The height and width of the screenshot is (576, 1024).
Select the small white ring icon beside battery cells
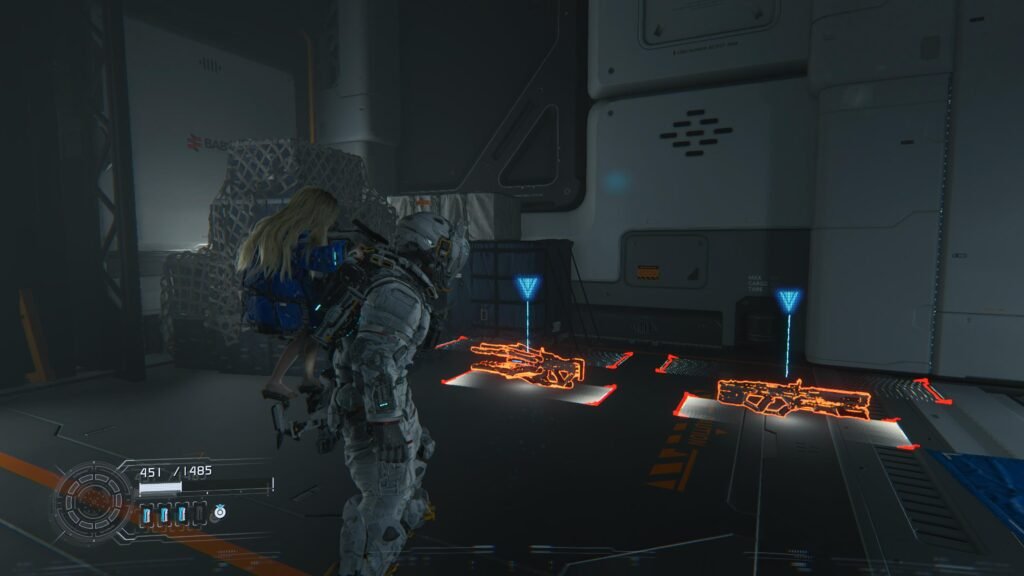pos(220,513)
